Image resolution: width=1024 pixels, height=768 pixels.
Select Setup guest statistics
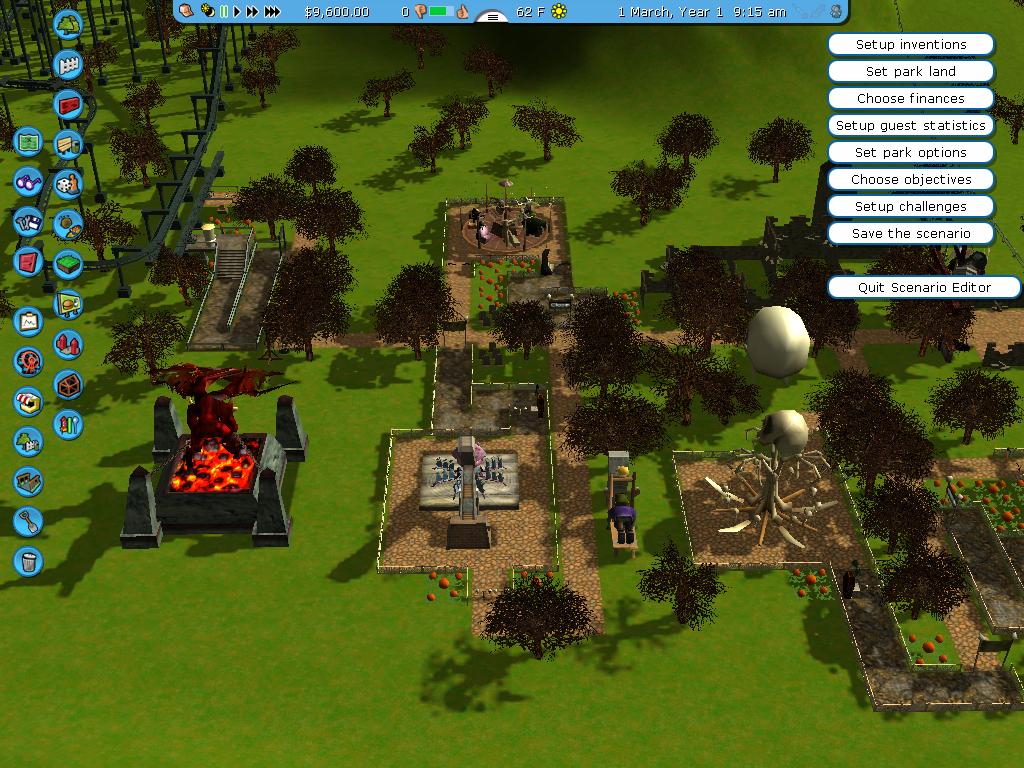[910, 126]
